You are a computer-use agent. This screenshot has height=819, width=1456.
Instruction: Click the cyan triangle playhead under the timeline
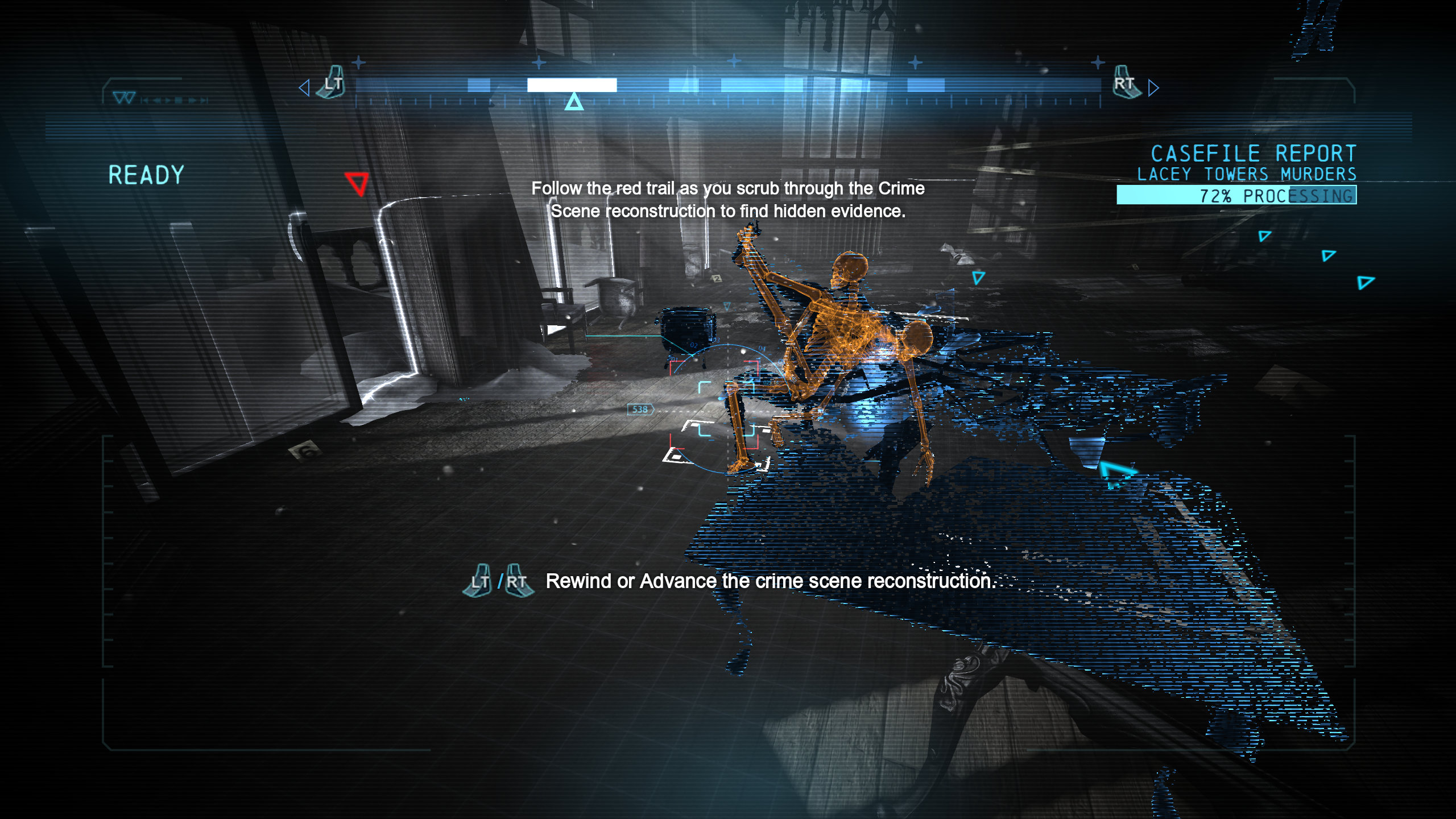[x=574, y=102]
